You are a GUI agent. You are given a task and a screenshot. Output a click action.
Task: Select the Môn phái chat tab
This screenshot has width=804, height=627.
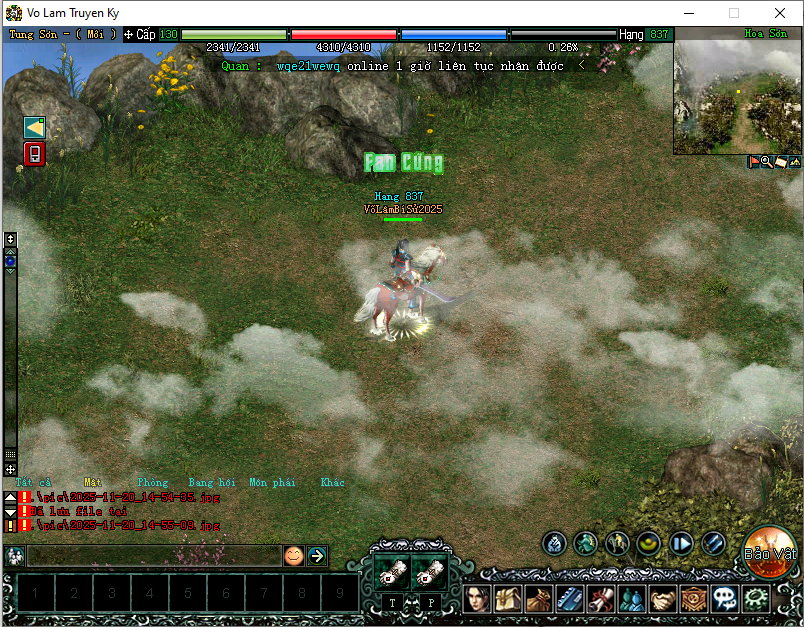pos(272,482)
